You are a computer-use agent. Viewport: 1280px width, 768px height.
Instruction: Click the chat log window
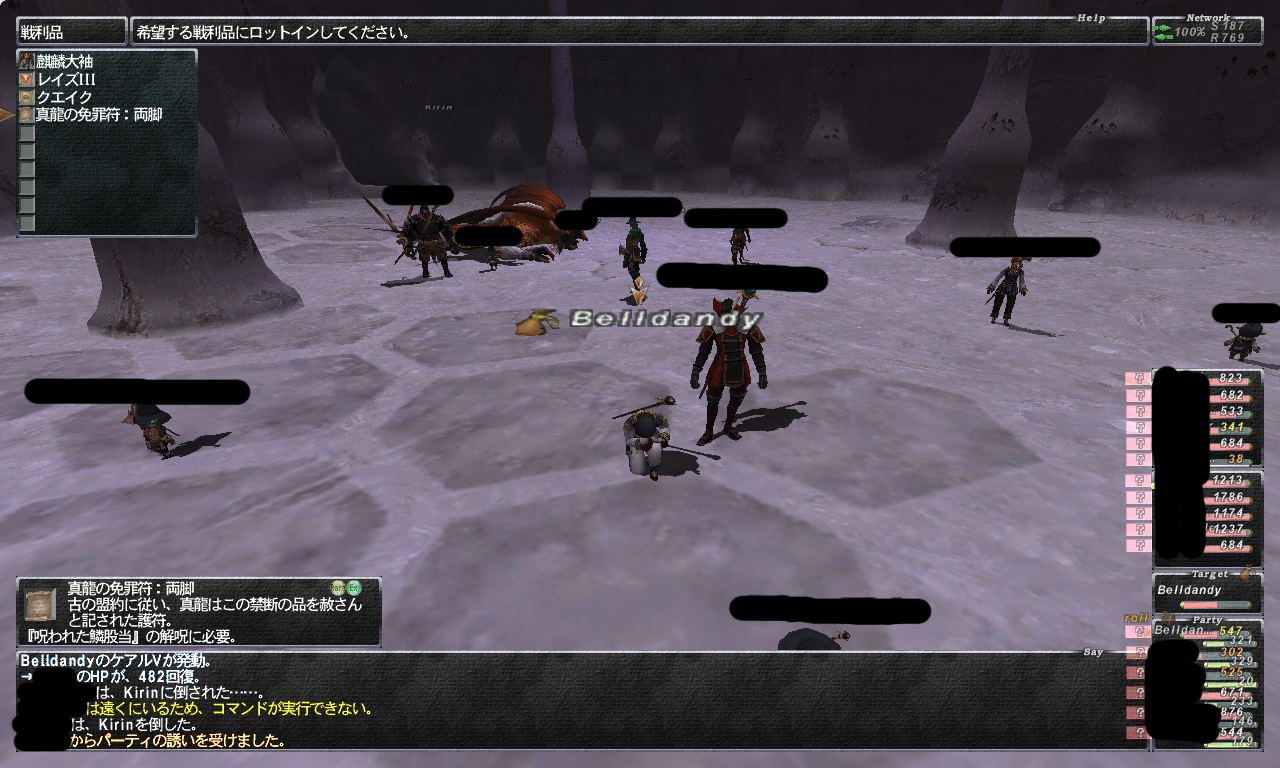pos(560,701)
